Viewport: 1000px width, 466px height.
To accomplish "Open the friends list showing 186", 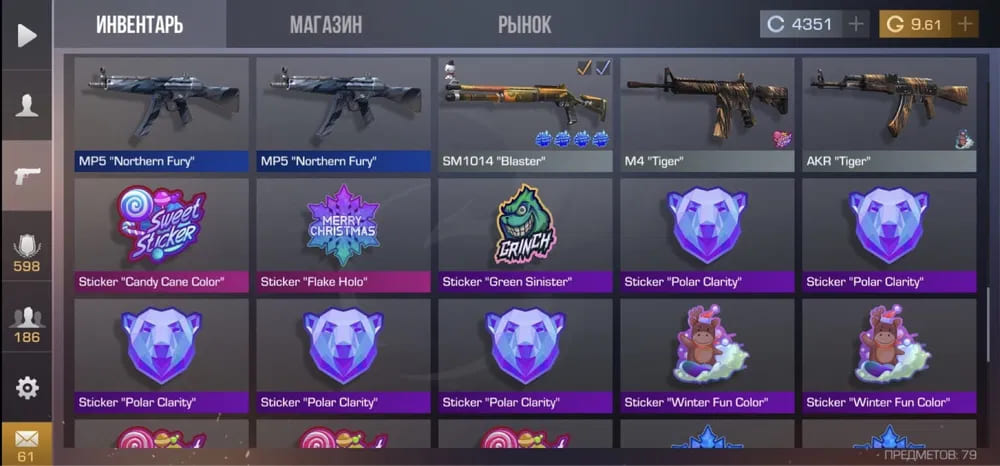I will click(x=26, y=324).
